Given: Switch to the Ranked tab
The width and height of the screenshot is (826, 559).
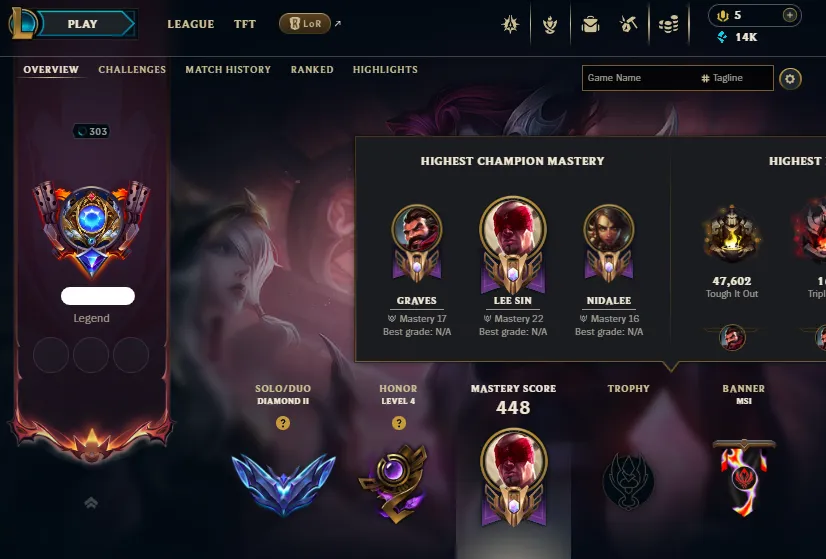Looking at the screenshot, I should point(312,70).
